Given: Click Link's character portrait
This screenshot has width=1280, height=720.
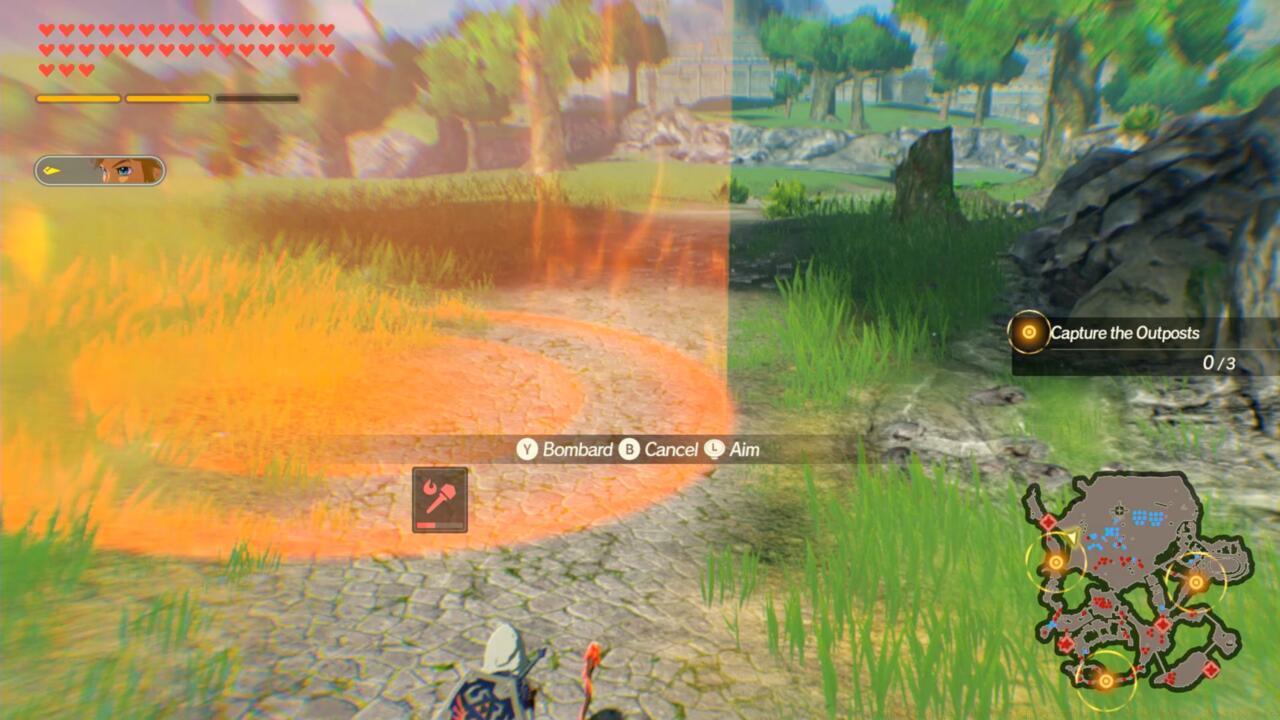Looking at the screenshot, I should pyautogui.click(x=120, y=172).
